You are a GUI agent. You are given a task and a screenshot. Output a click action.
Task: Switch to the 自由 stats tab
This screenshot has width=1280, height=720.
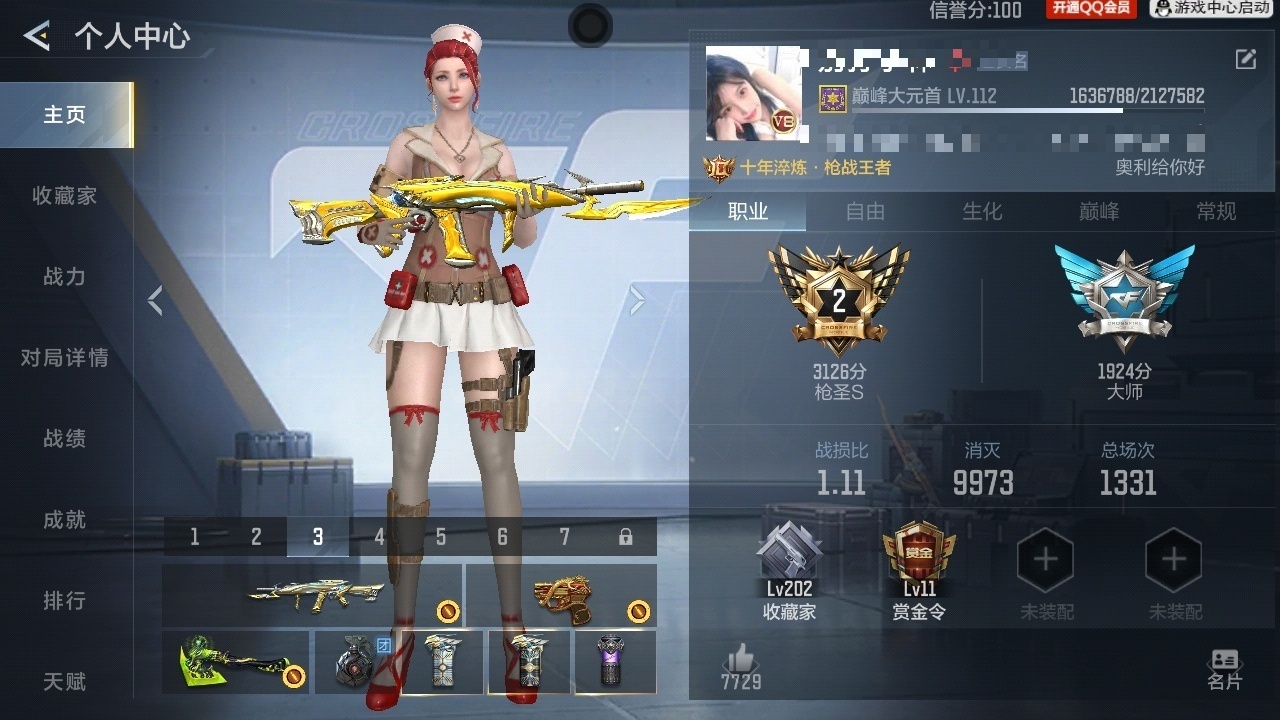[x=865, y=211]
